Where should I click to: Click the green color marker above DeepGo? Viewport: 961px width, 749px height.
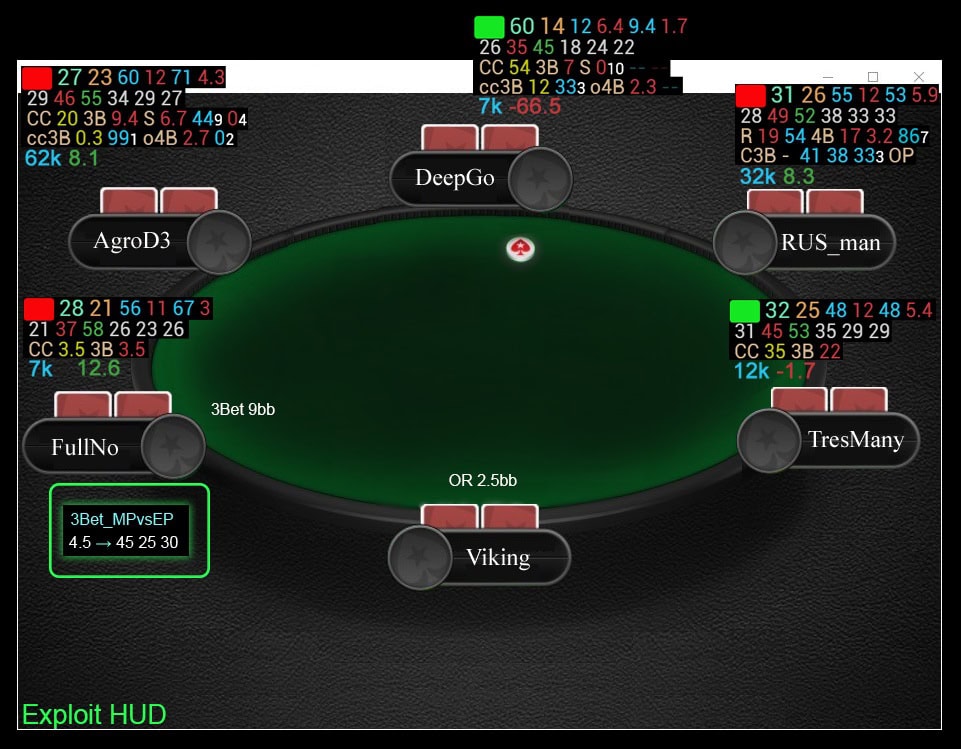point(489,27)
